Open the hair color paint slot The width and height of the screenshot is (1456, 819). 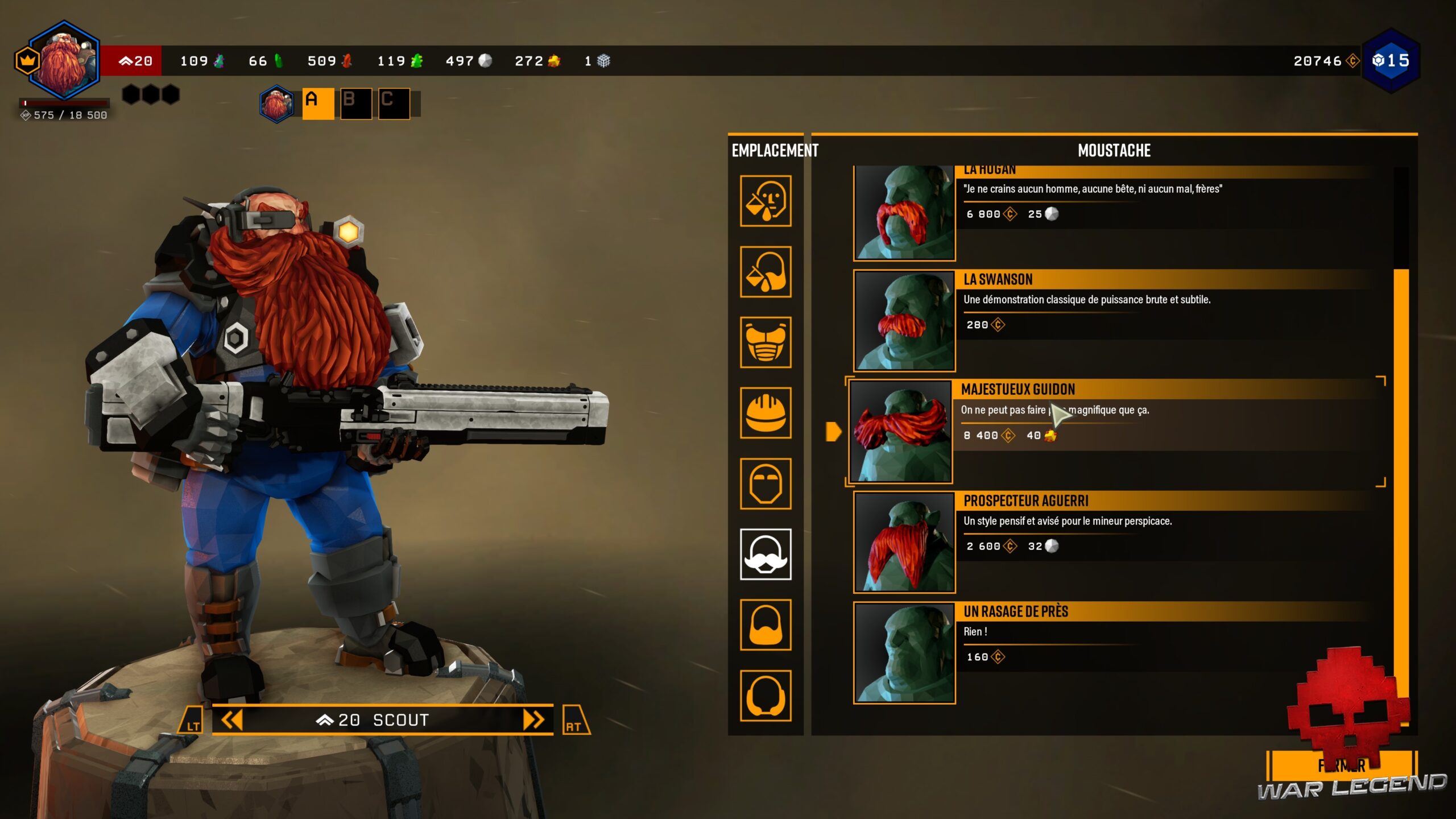point(766,272)
